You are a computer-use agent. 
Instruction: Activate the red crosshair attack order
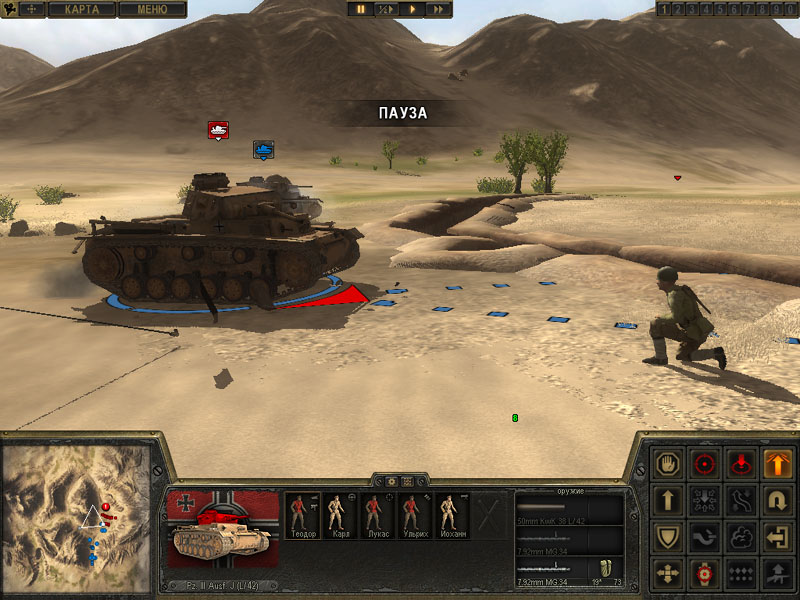pos(704,464)
